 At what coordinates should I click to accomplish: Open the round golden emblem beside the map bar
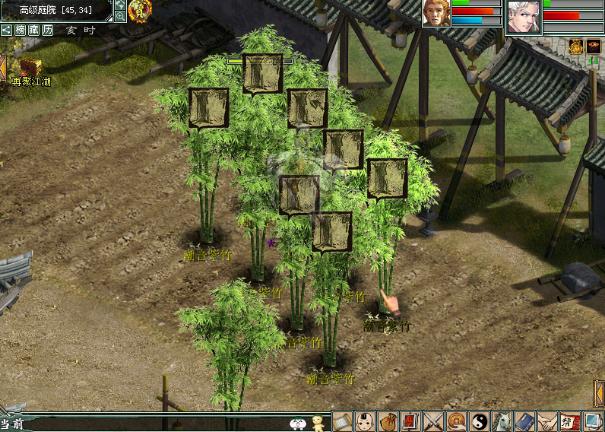click(x=139, y=10)
